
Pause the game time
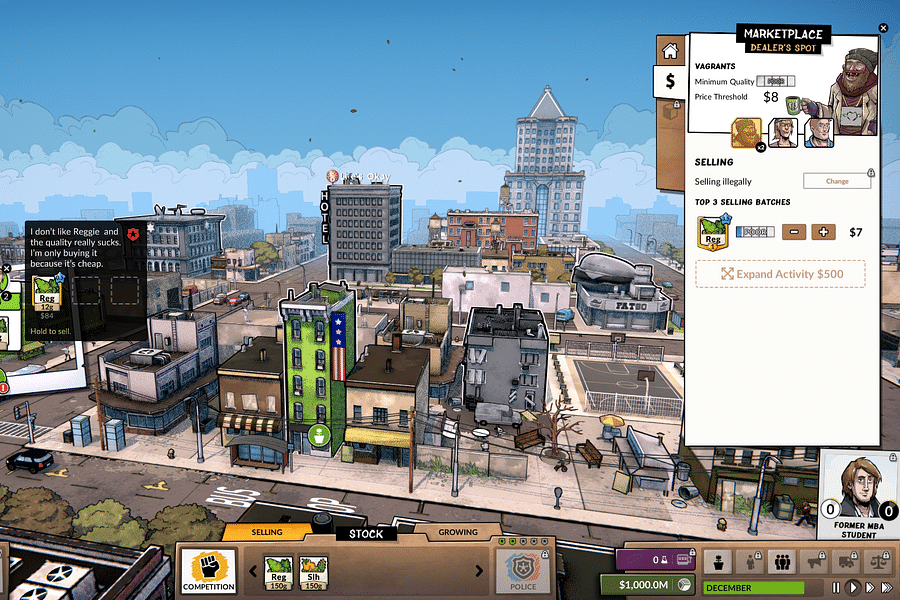pos(835,587)
